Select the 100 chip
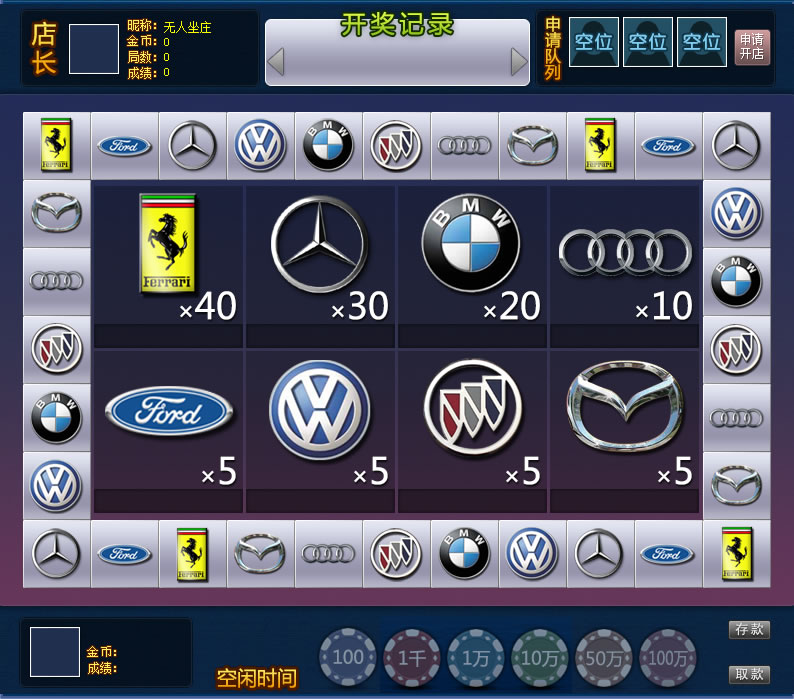This screenshot has width=794, height=699. [348, 657]
